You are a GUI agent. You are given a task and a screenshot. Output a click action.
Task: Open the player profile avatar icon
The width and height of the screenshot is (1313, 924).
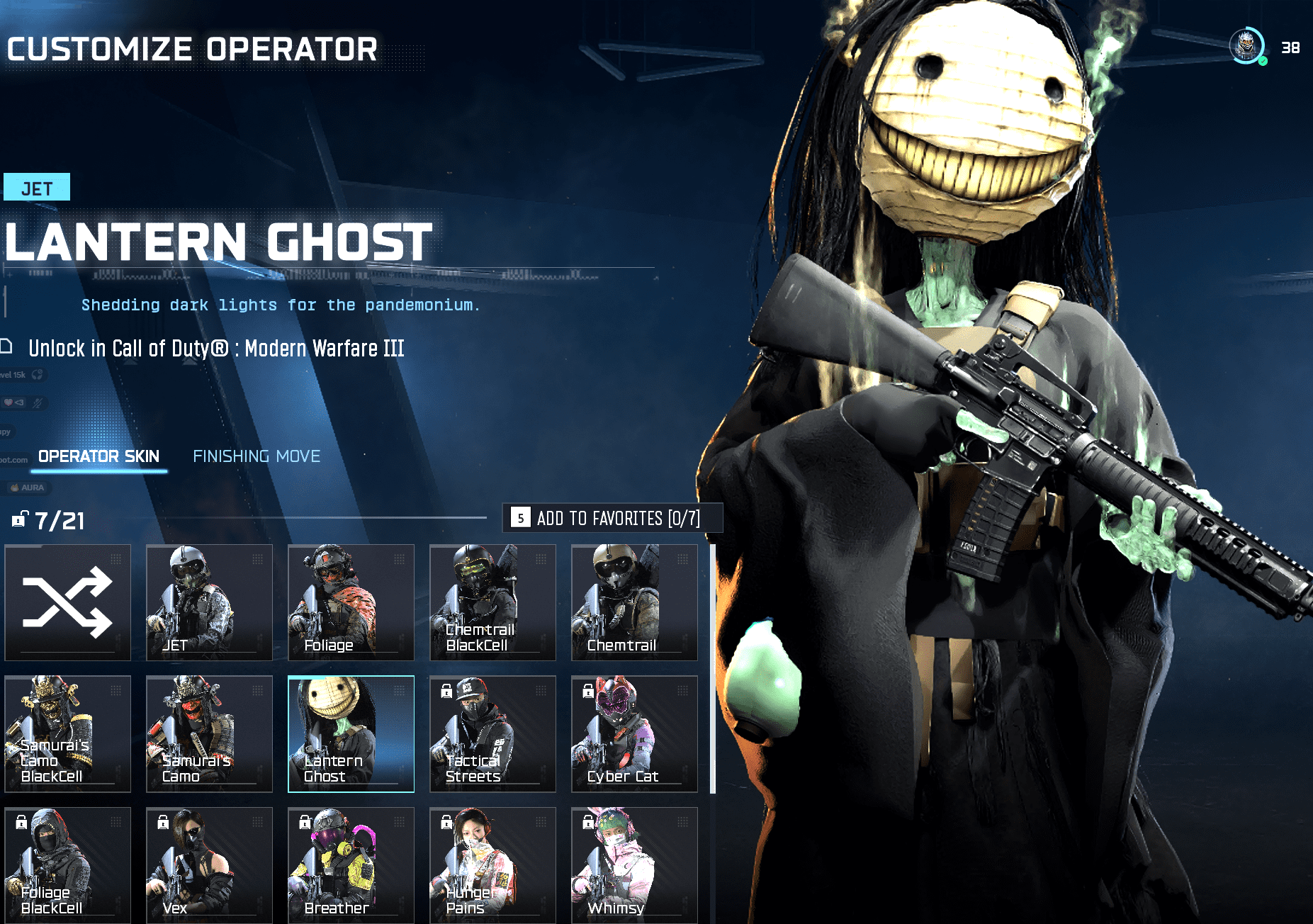pos(1246,47)
